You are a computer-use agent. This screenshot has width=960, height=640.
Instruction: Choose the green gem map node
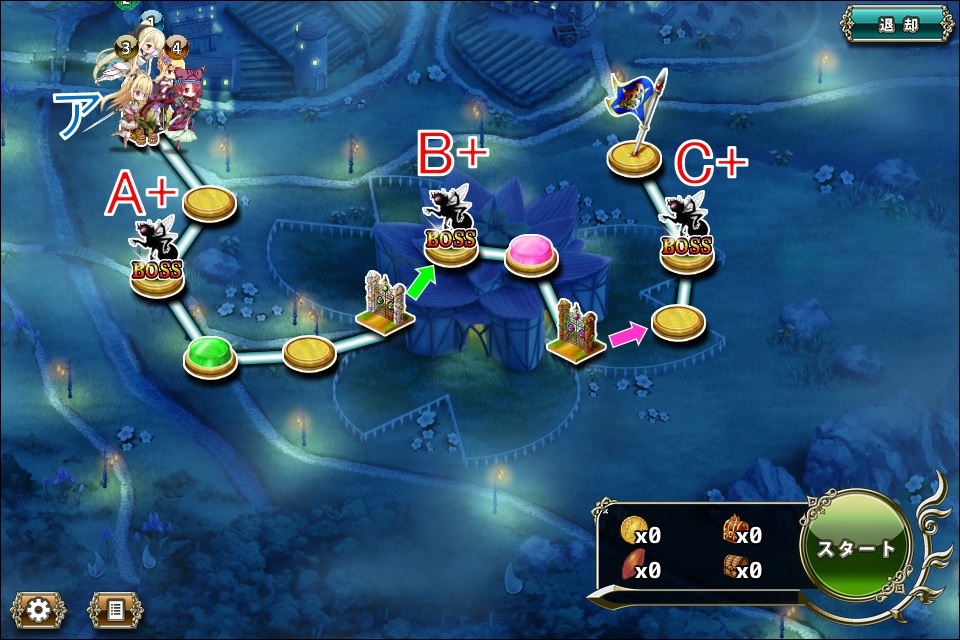coord(210,355)
